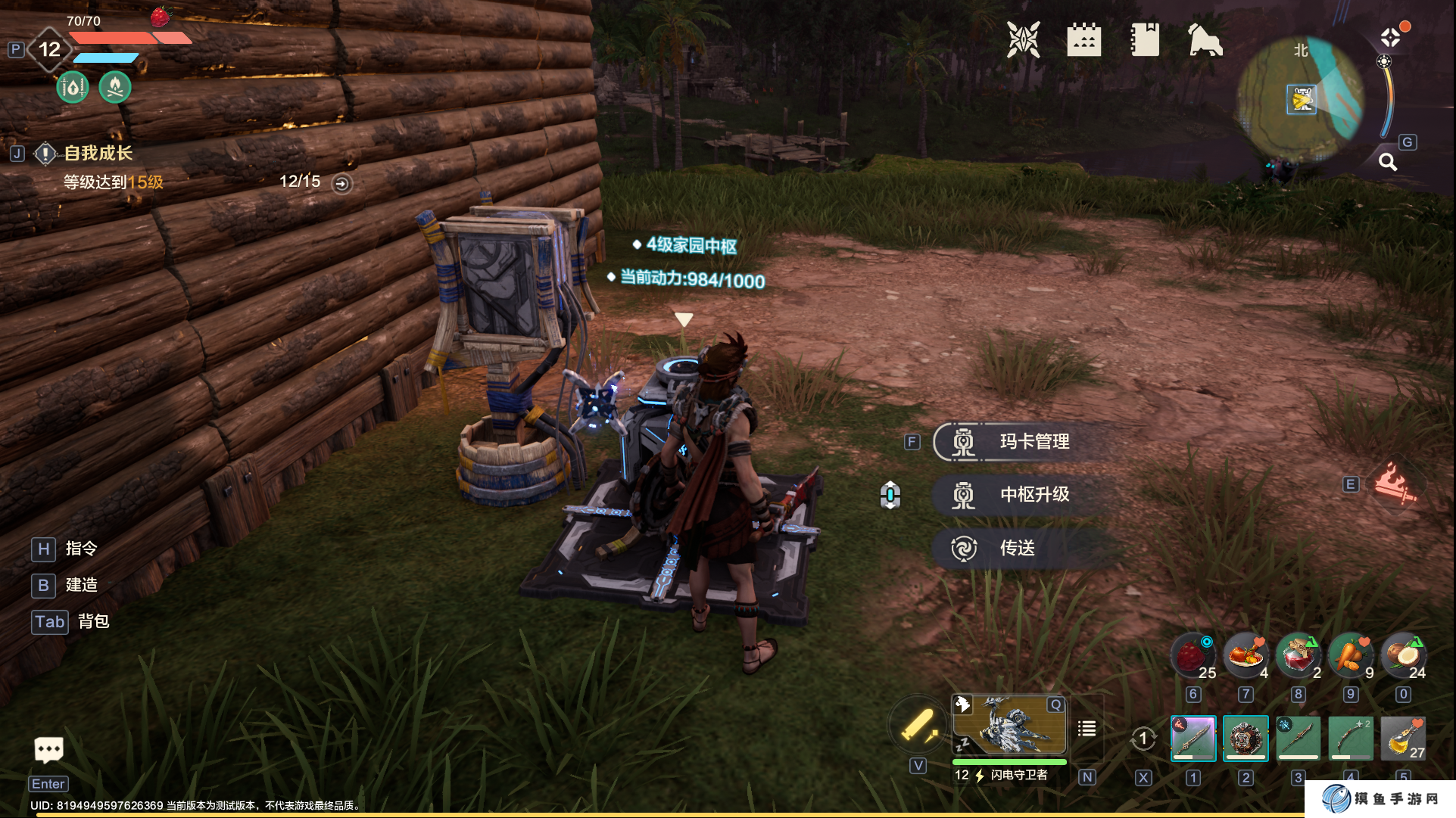Open 玛卡管理 (Maka management)
1456x818 pixels.
(1033, 442)
